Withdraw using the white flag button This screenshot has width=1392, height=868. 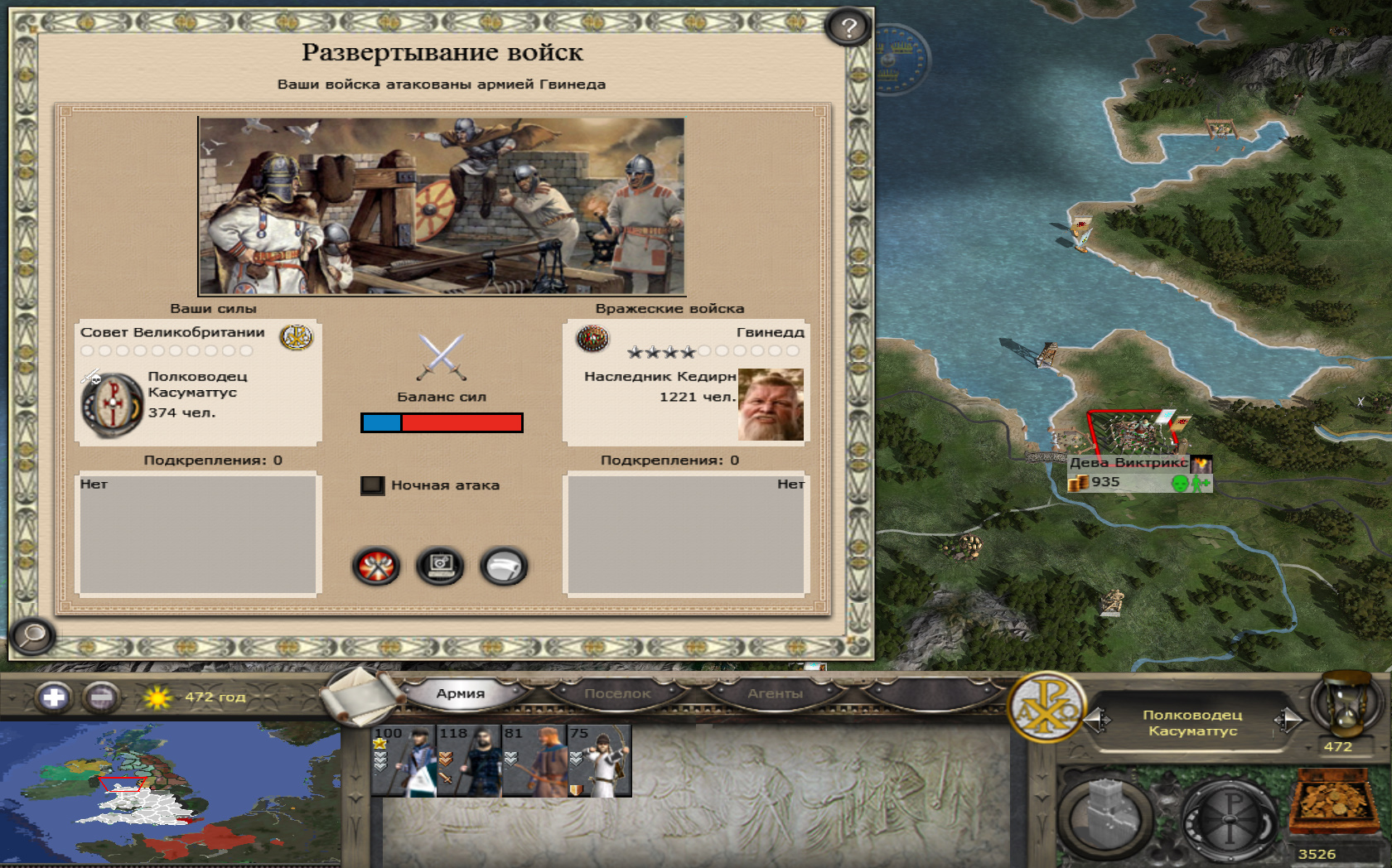(x=504, y=567)
